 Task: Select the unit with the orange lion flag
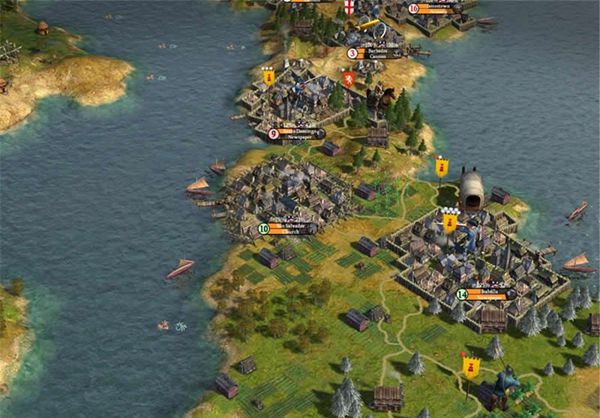[348, 78]
